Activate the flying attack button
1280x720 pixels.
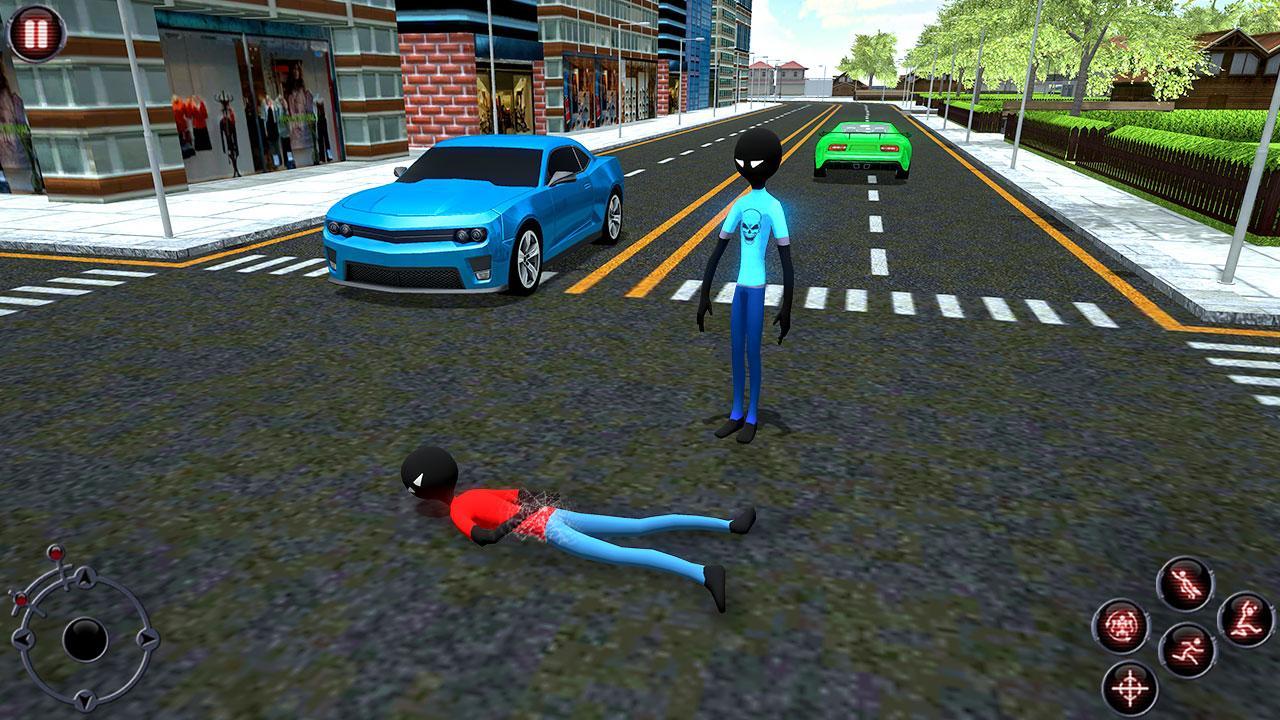[1184, 582]
